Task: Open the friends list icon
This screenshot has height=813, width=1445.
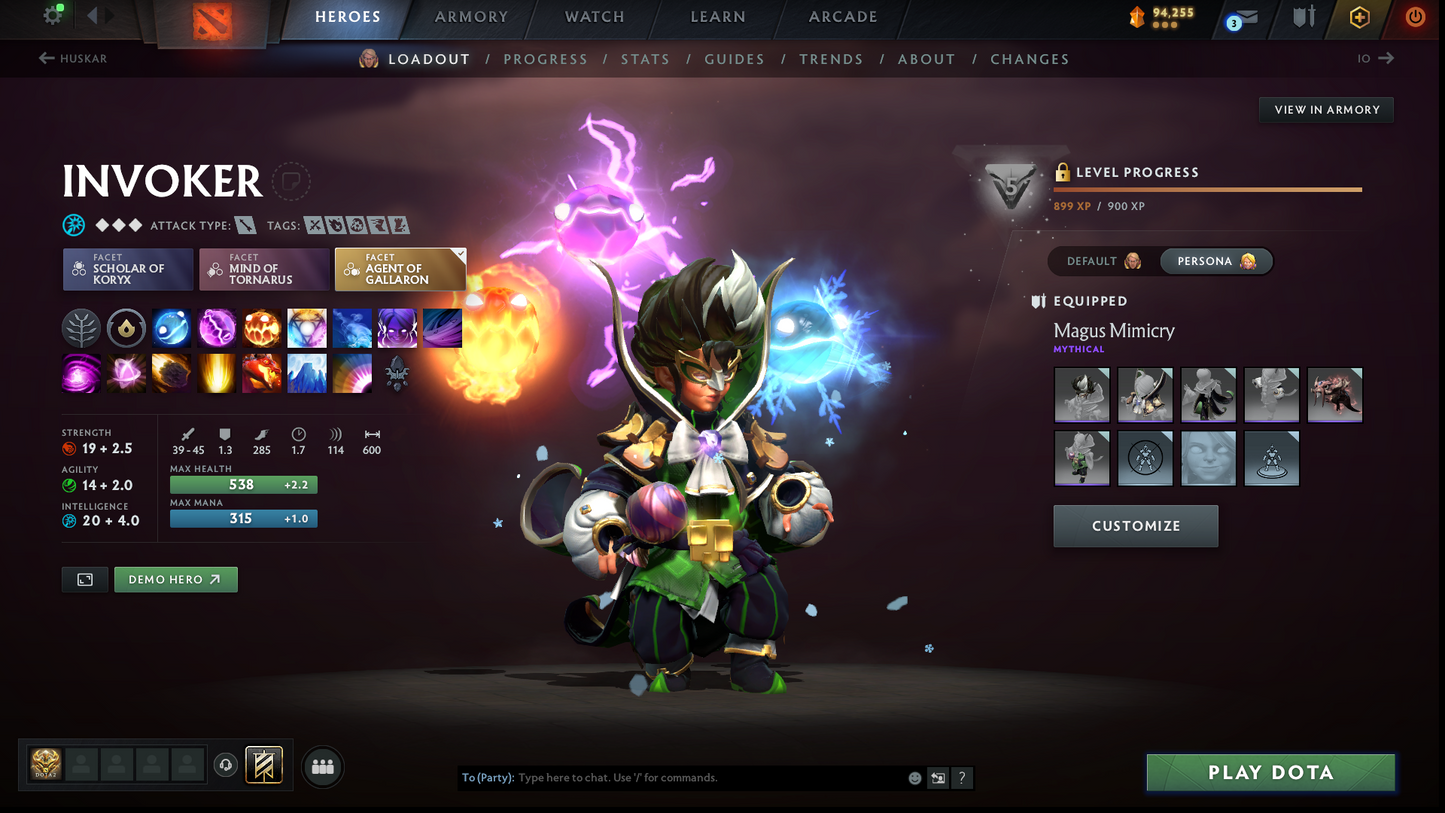Action: [x=322, y=766]
